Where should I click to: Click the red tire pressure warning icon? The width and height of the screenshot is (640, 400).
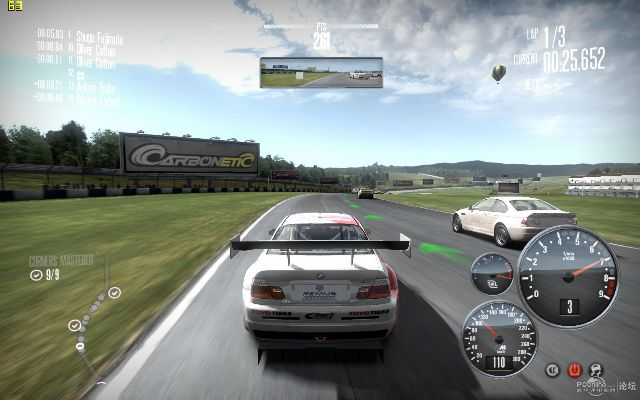tap(575, 370)
